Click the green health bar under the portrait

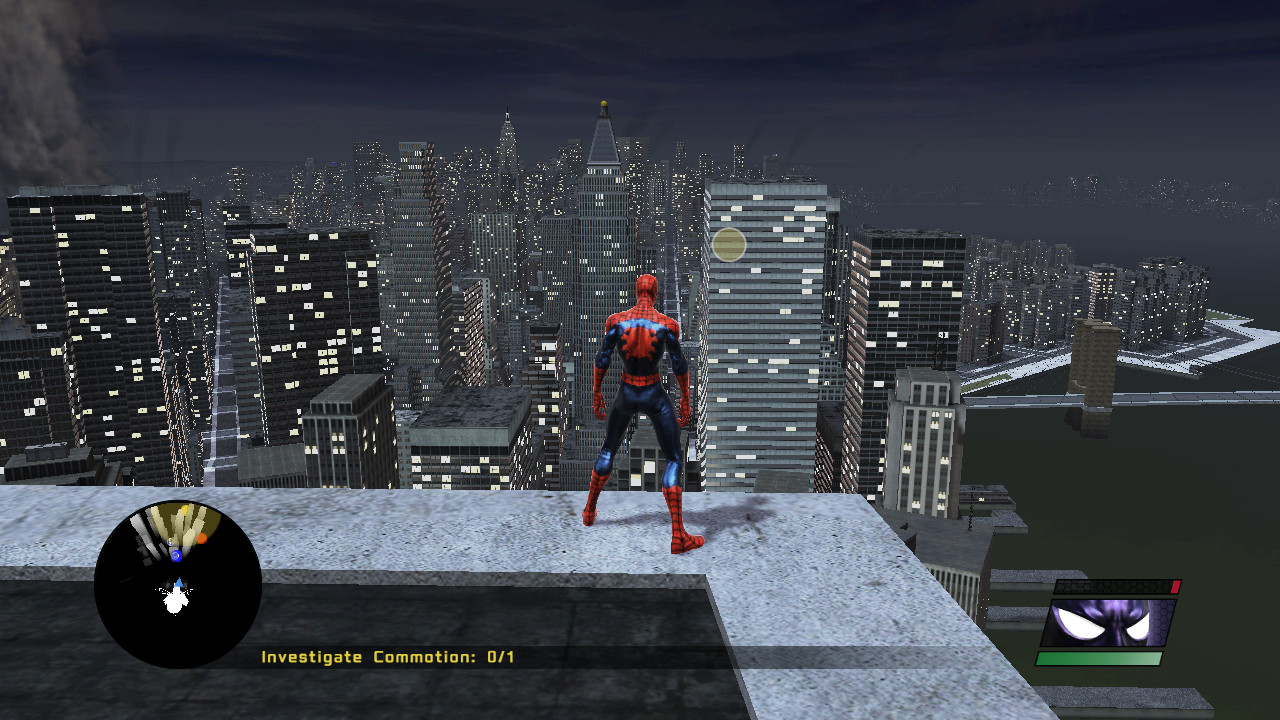click(x=1101, y=658)
